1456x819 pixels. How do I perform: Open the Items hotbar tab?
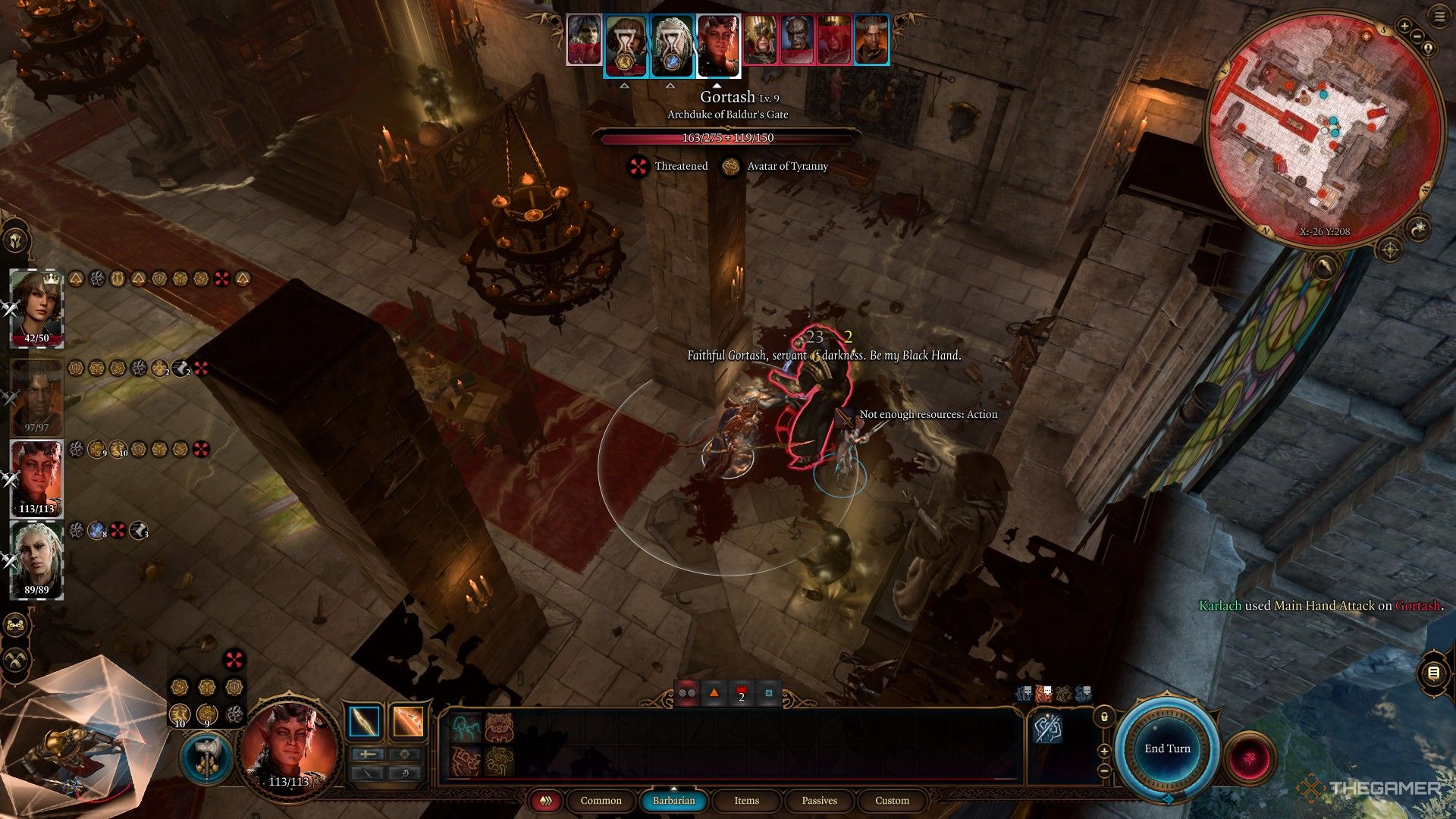pos(746,801)
